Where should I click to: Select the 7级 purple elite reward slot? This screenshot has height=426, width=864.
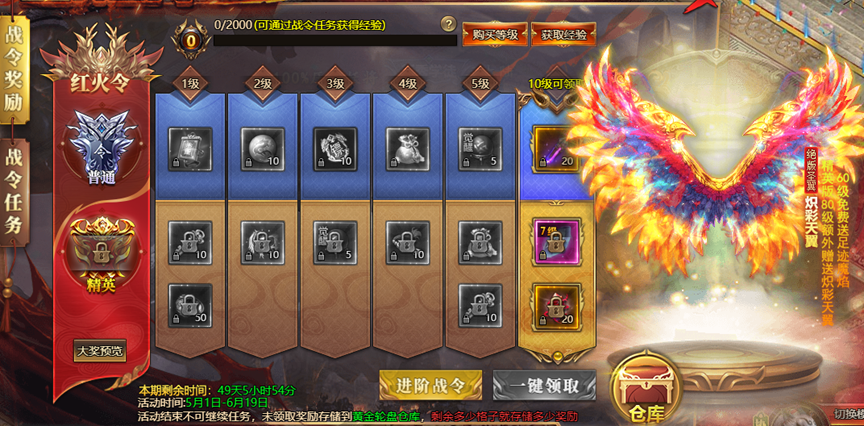[x=554, y=240]
